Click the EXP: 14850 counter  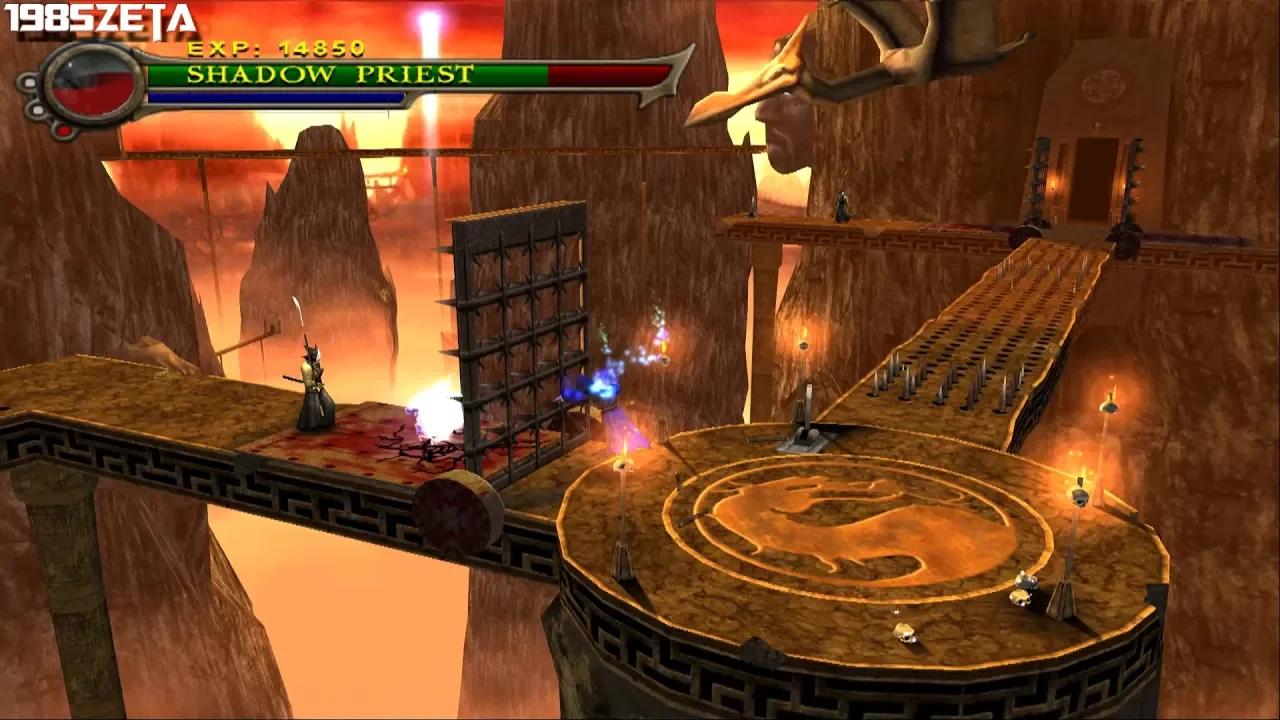pyautogui.click(x=275, y=48)
